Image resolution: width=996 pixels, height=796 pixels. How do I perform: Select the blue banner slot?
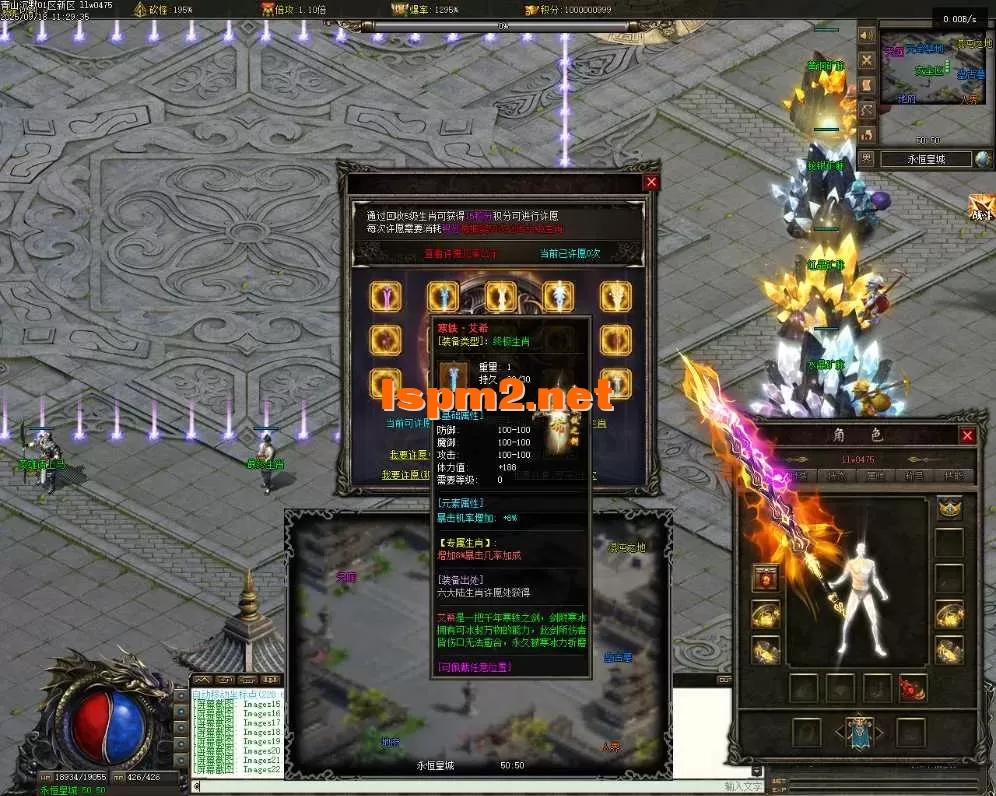coord(859,731)
